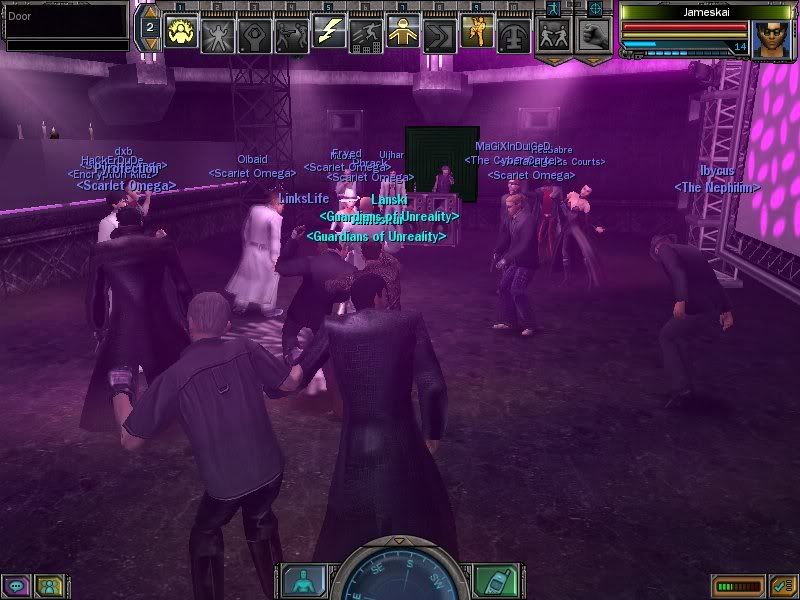Open the character figure panel
The height and width of the screenshot is (600, 800).
[300, 581]
